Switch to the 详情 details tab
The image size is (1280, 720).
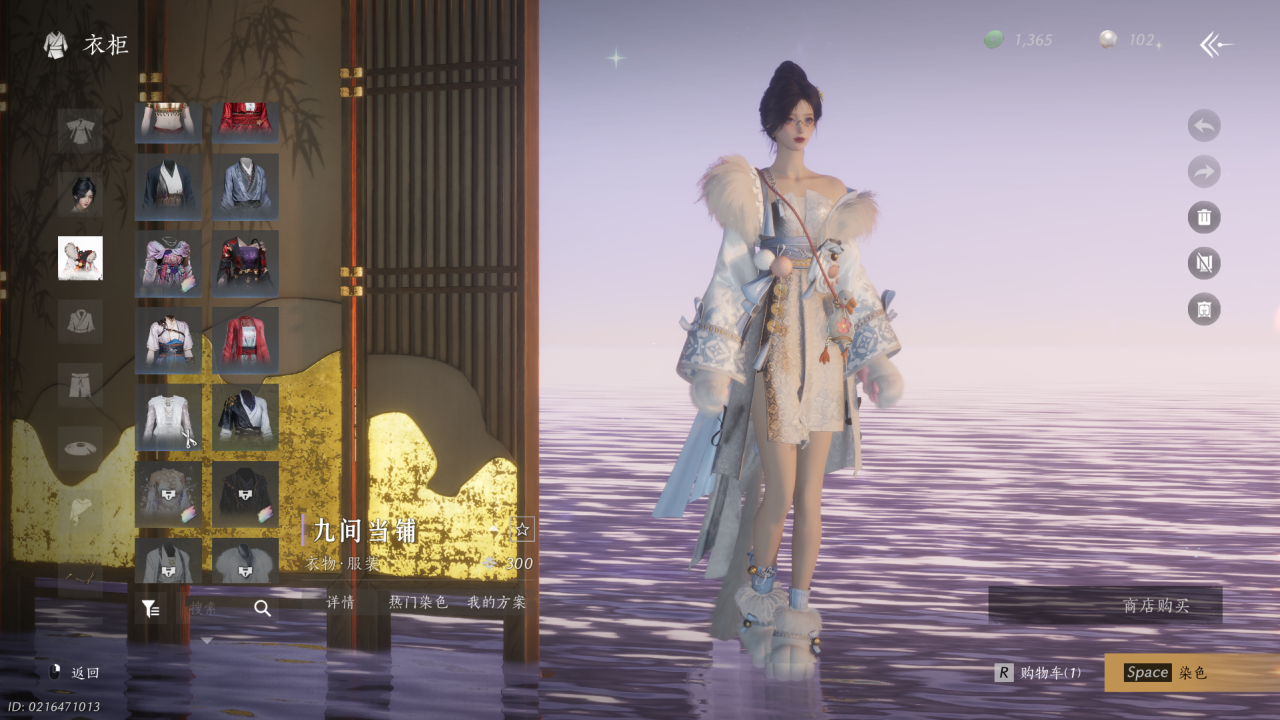tap(341, 602)
